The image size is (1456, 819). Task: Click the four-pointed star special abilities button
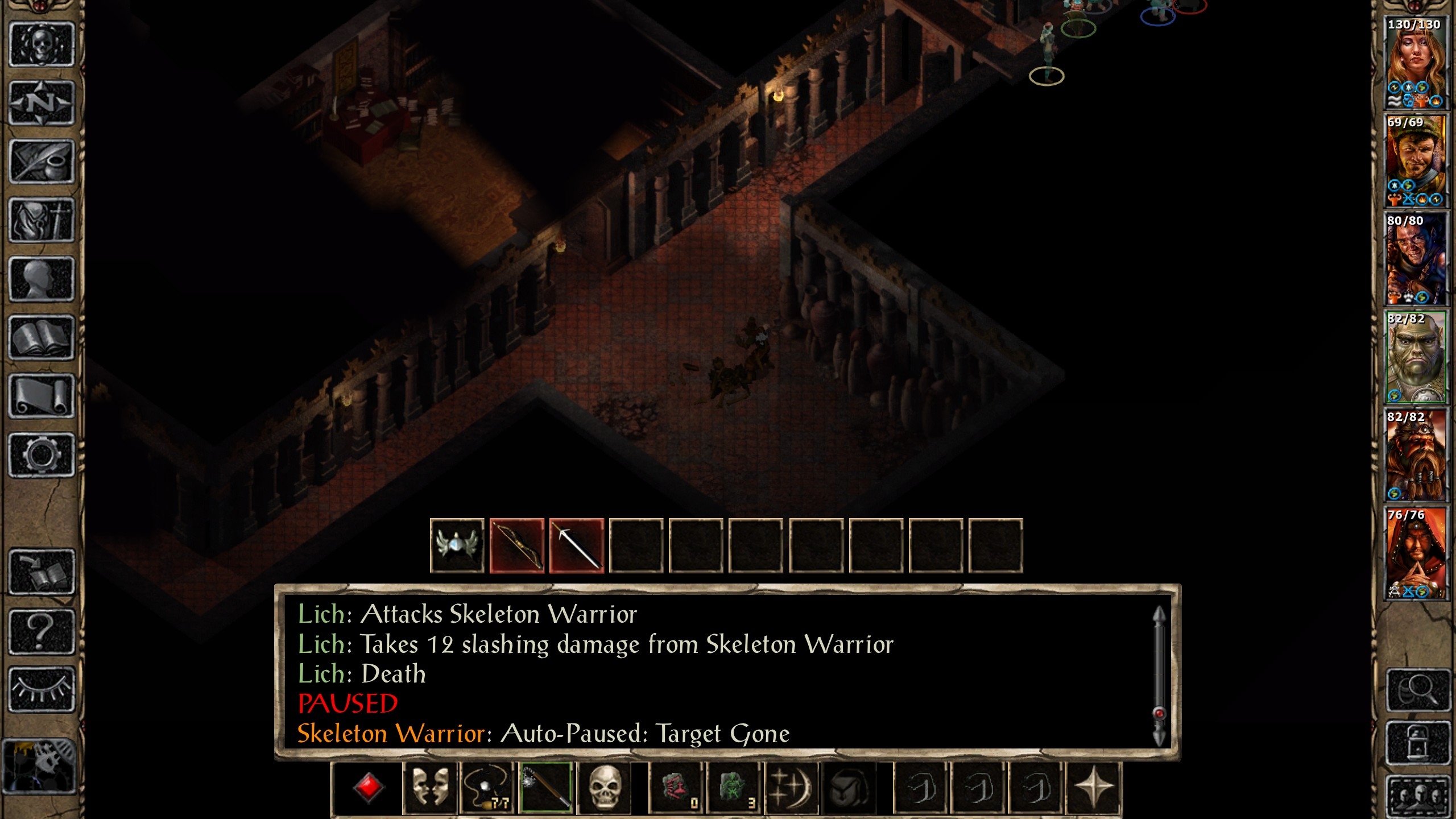tap(1093, 788)
